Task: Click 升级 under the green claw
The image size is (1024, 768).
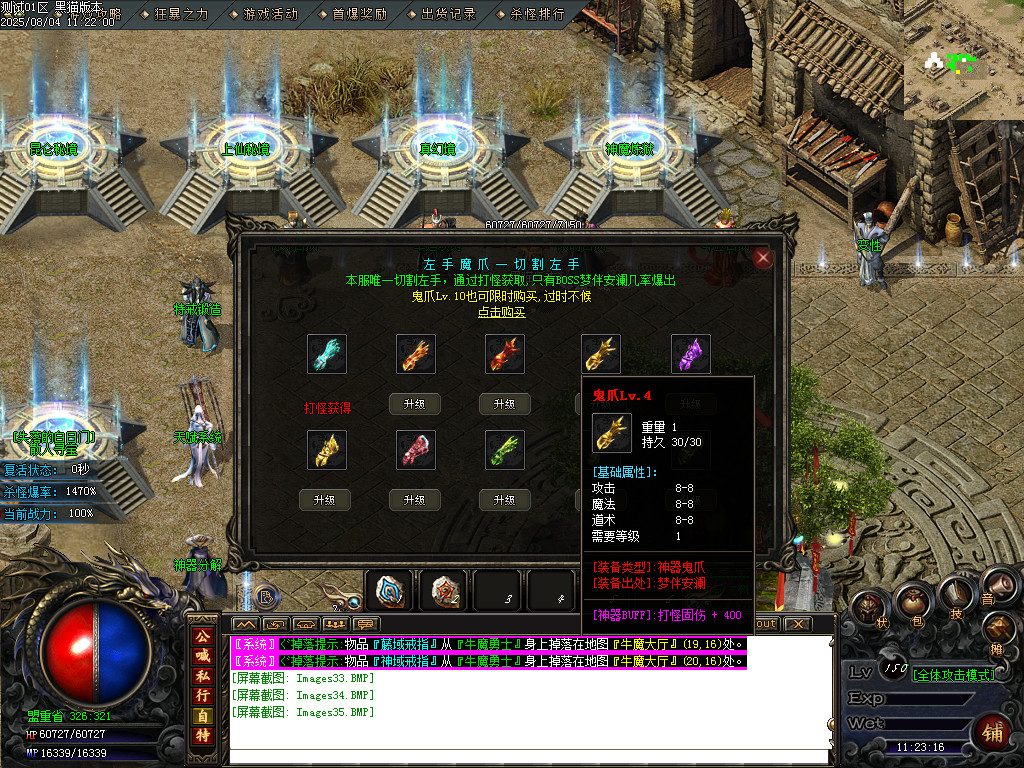Action: coord(504,500)
